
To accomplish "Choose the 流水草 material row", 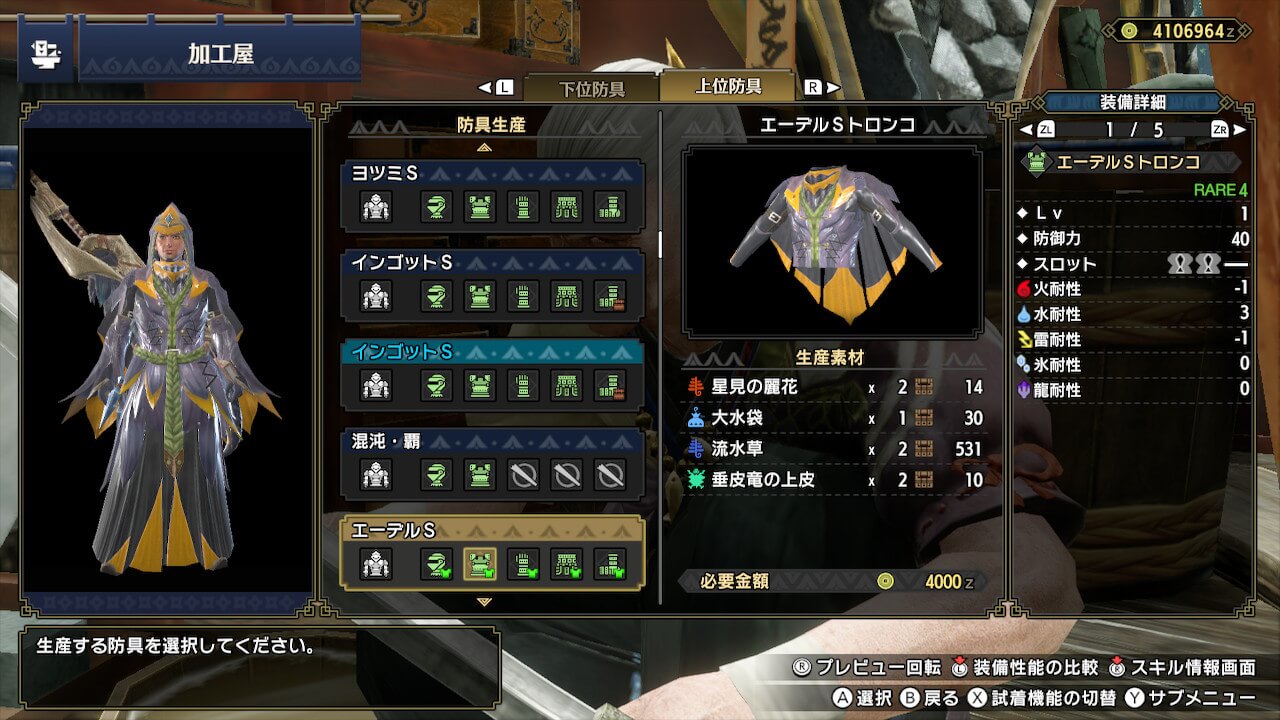I will pyautogui.click(x=834, y=449).
